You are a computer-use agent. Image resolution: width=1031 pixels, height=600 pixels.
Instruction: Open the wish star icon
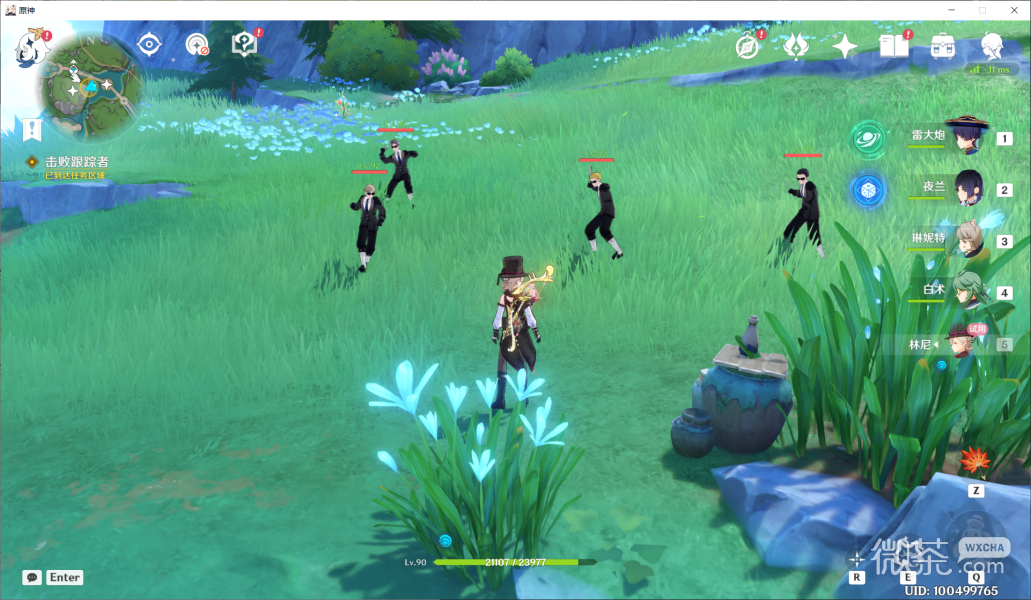tap(845, 46)
